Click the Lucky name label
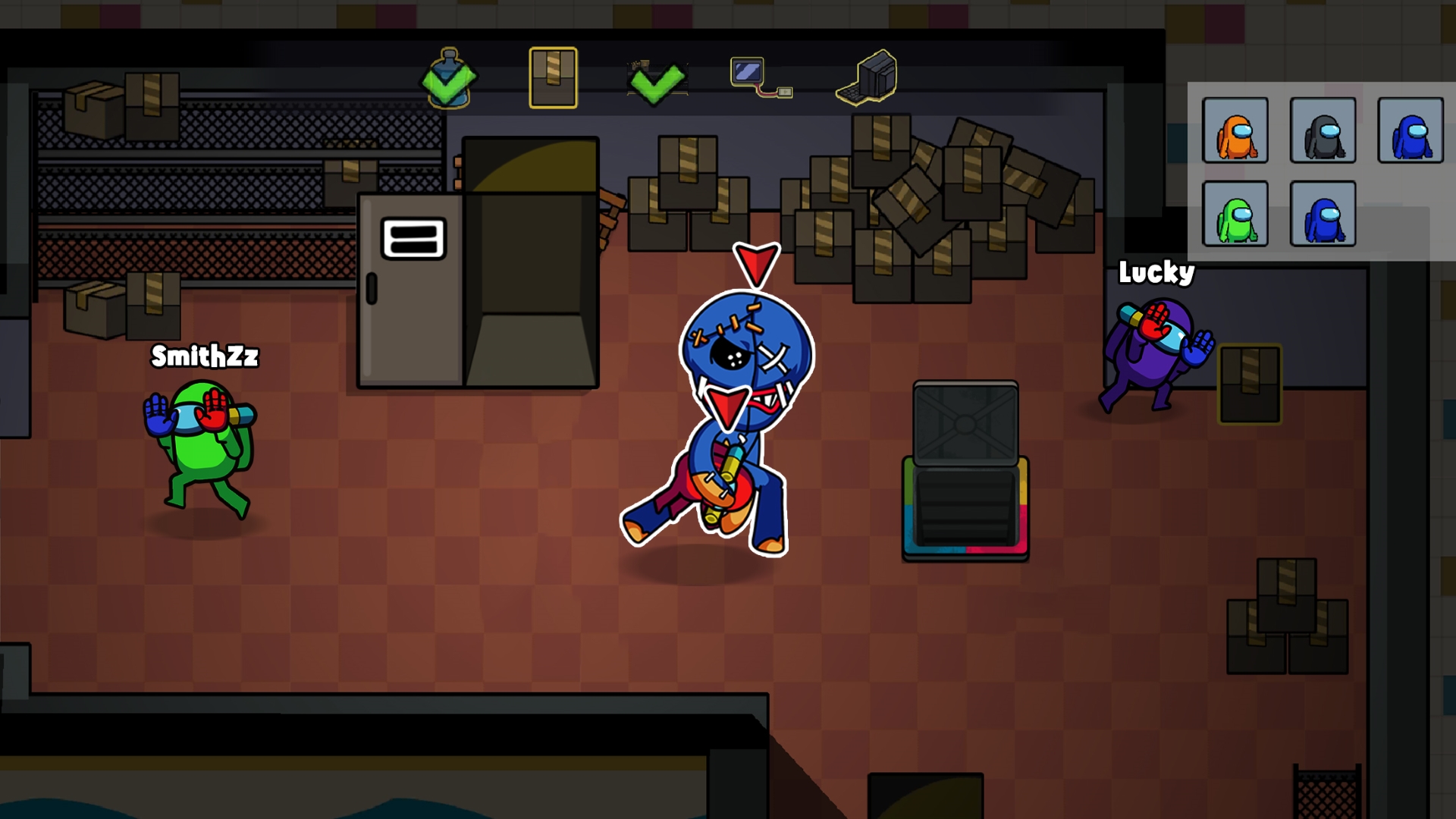1456x819 pixels. click(x=1156, y=275)
